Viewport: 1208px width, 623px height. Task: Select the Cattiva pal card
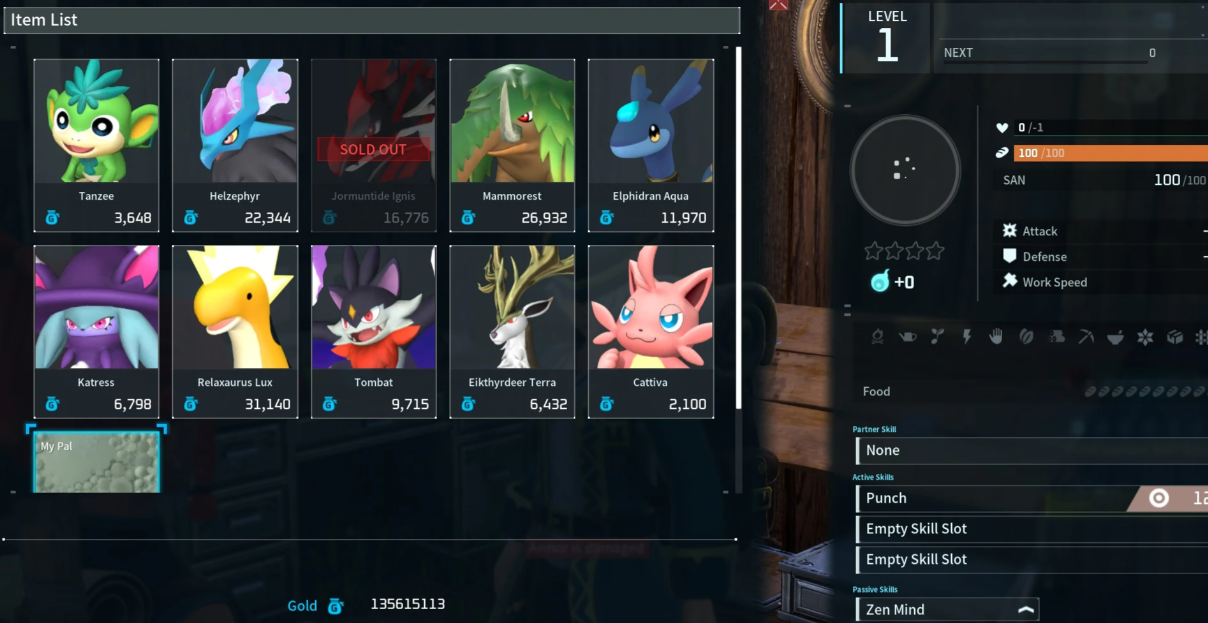coord(651,331)
